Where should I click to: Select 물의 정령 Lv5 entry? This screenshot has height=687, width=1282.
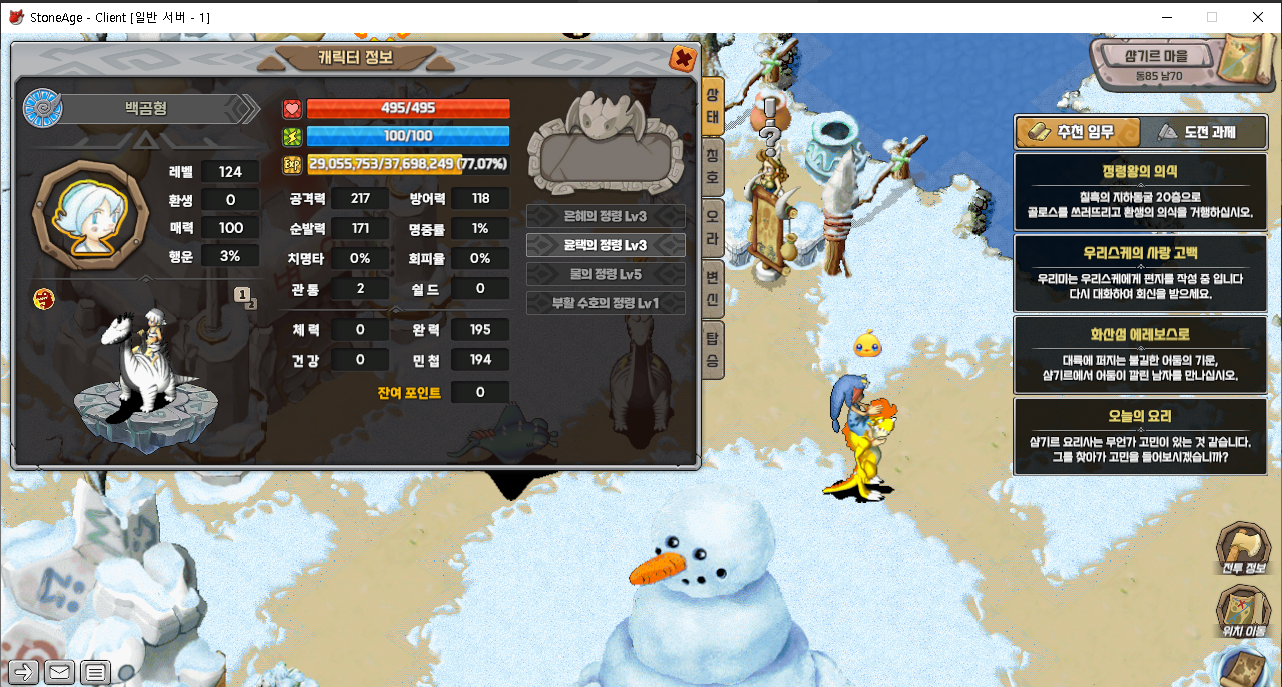coord(606,274)
